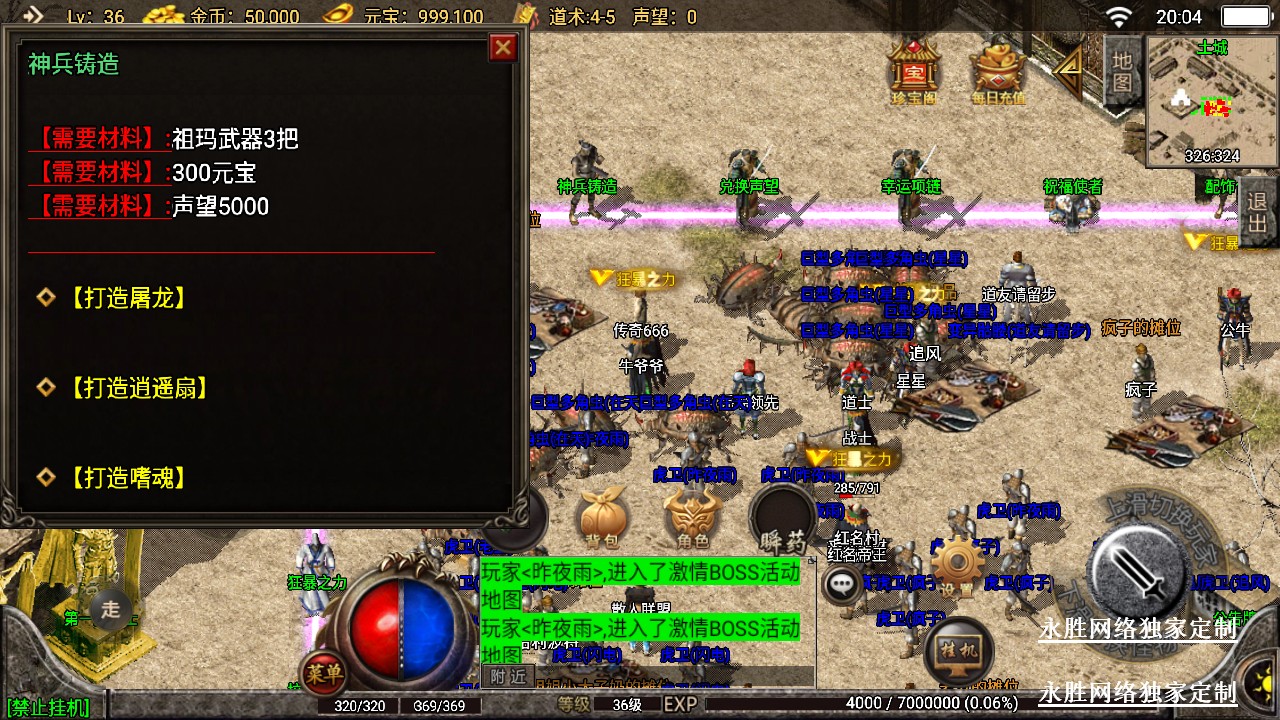Open the chat bubble icon

coord(843,584)
